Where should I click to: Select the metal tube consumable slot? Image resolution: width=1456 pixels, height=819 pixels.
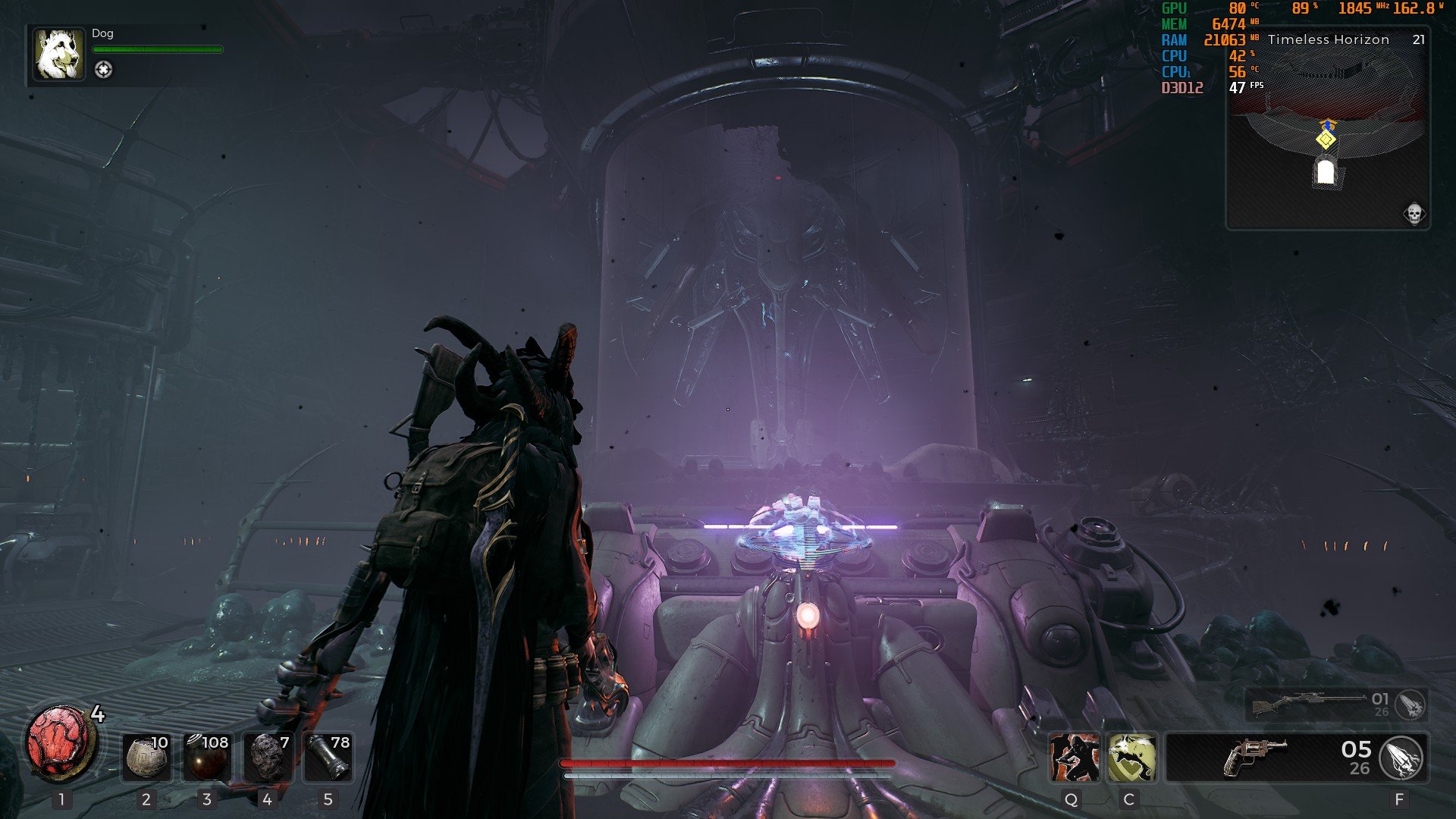(x=328, y=757)
